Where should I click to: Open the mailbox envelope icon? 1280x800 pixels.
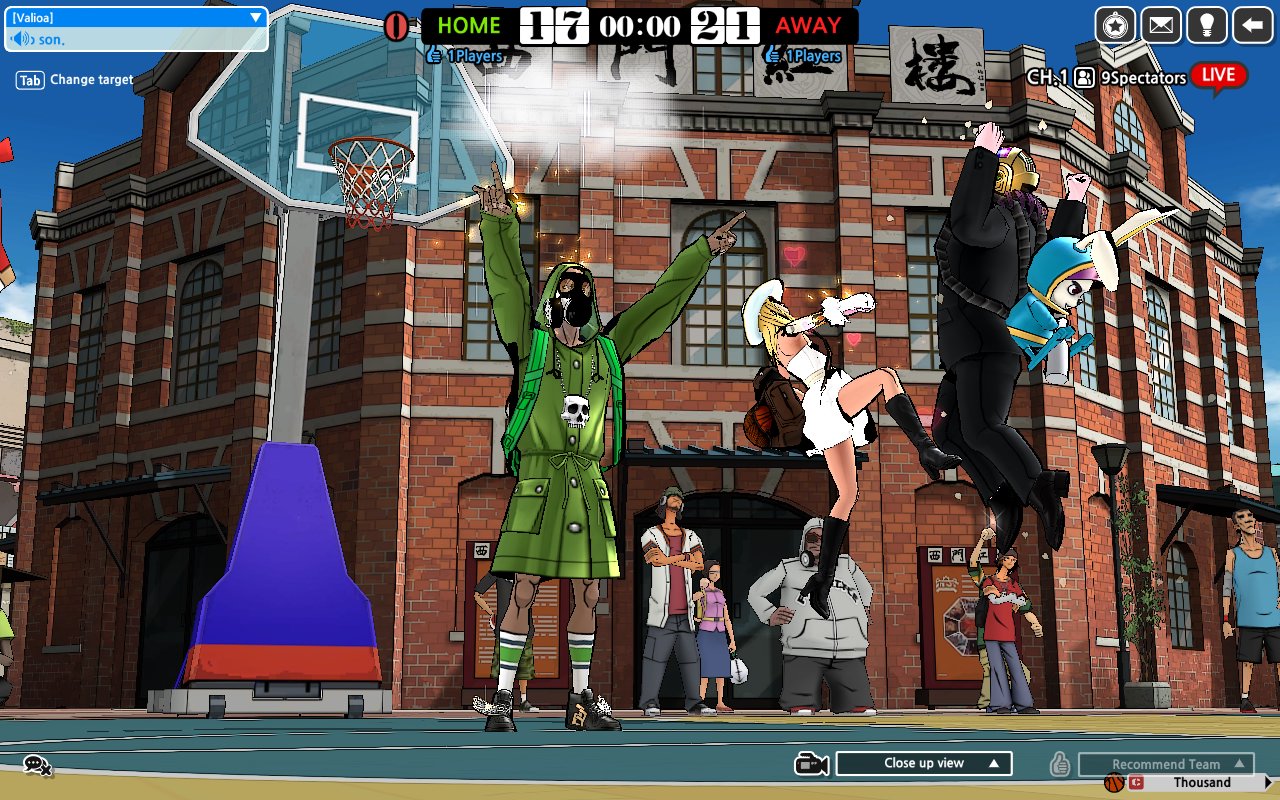[x=1161, y=25]
